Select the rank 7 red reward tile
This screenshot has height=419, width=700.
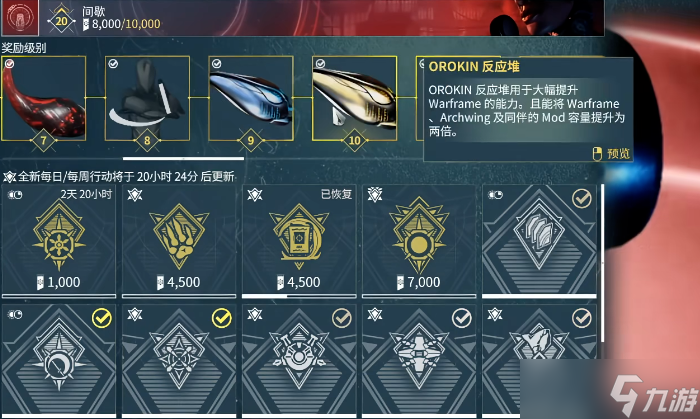pos(42,98)
